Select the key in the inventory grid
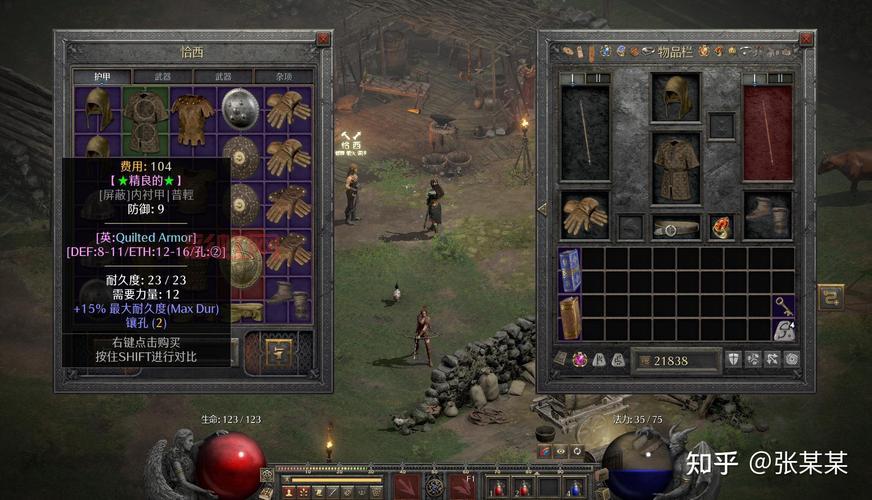Viewport: 872px width, 500px height. [783, 305]
